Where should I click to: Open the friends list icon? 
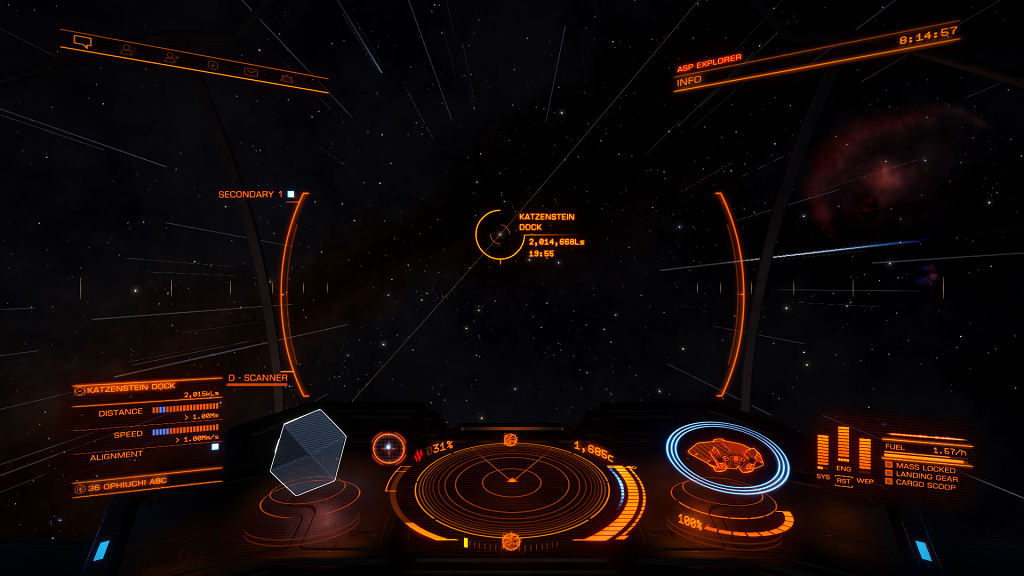tap(127, 49)
